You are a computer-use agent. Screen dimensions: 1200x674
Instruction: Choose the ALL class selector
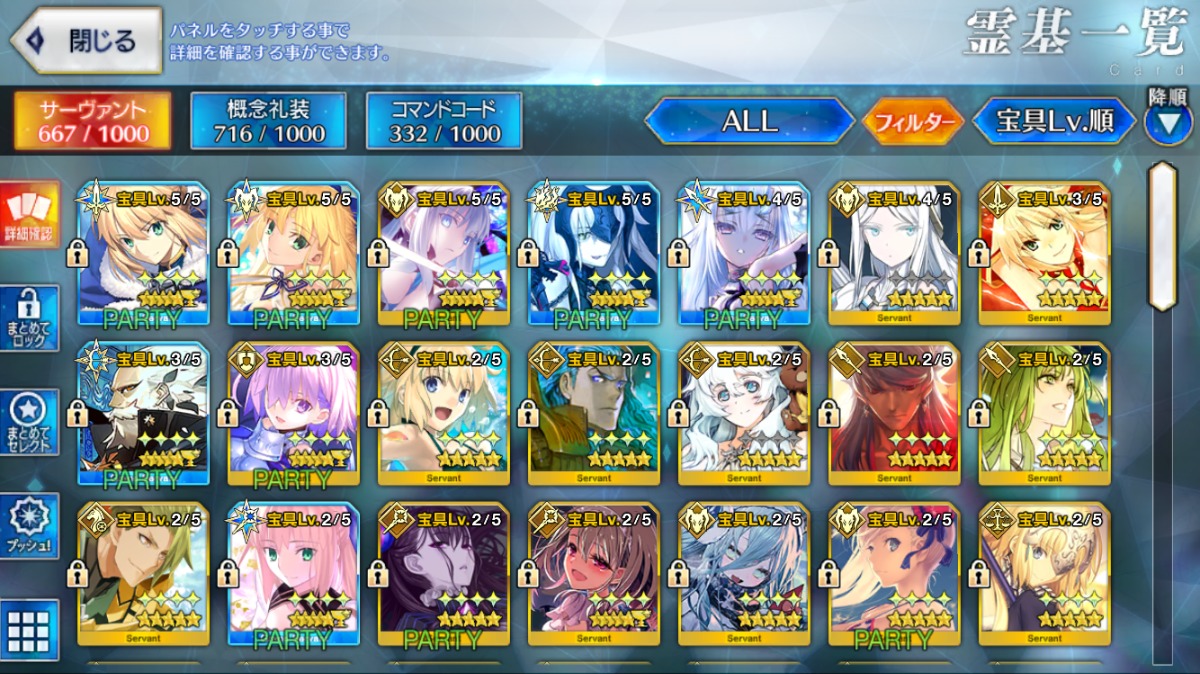pos(749,121)
